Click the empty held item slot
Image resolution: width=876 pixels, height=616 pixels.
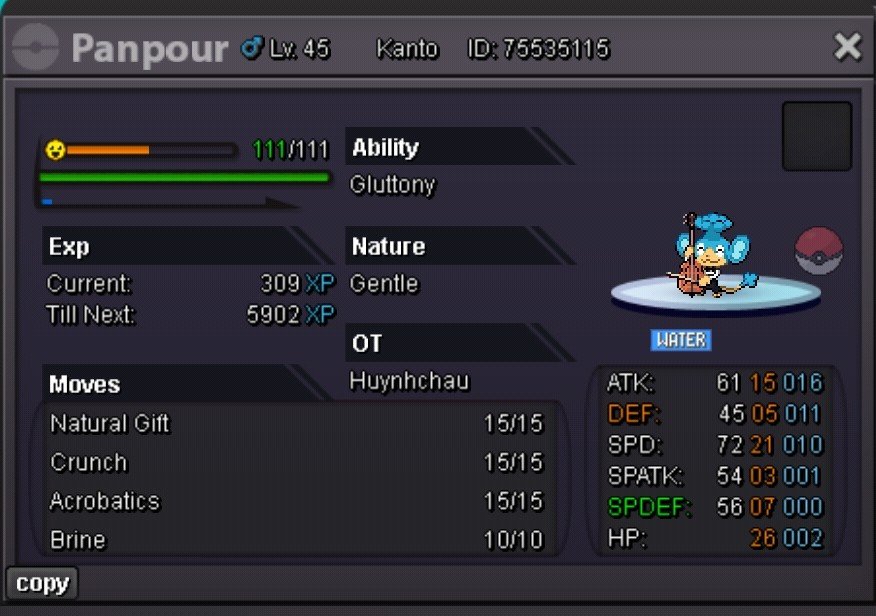(816, 136)
